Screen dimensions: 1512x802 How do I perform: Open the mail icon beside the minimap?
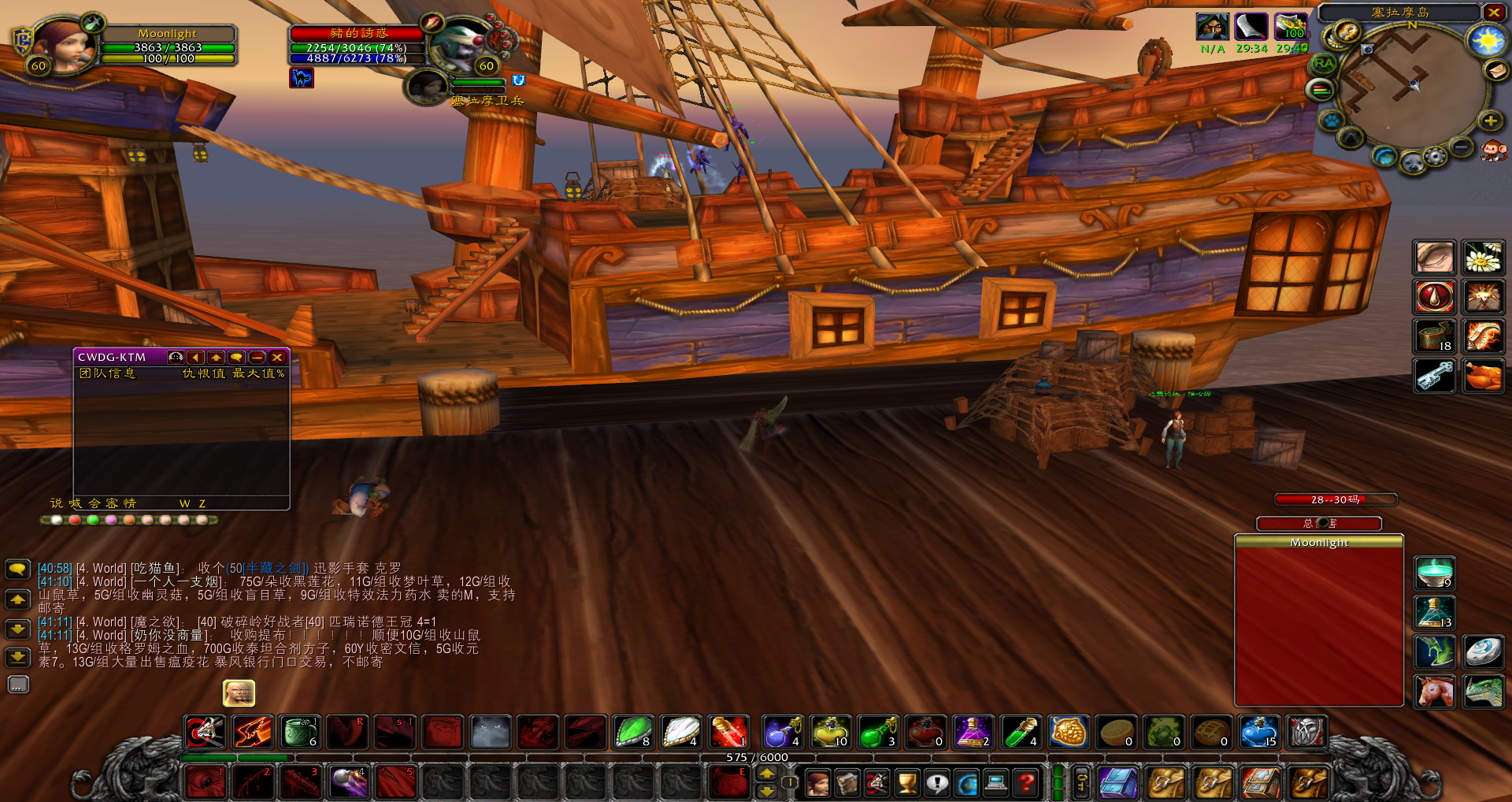[1495, 71]
